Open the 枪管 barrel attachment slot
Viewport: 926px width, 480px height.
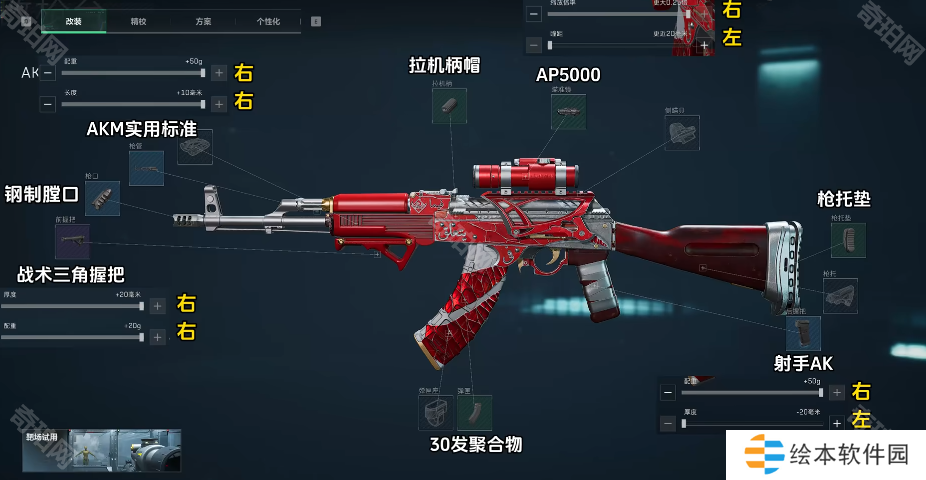pyautogui.click(x=146, y=169)
